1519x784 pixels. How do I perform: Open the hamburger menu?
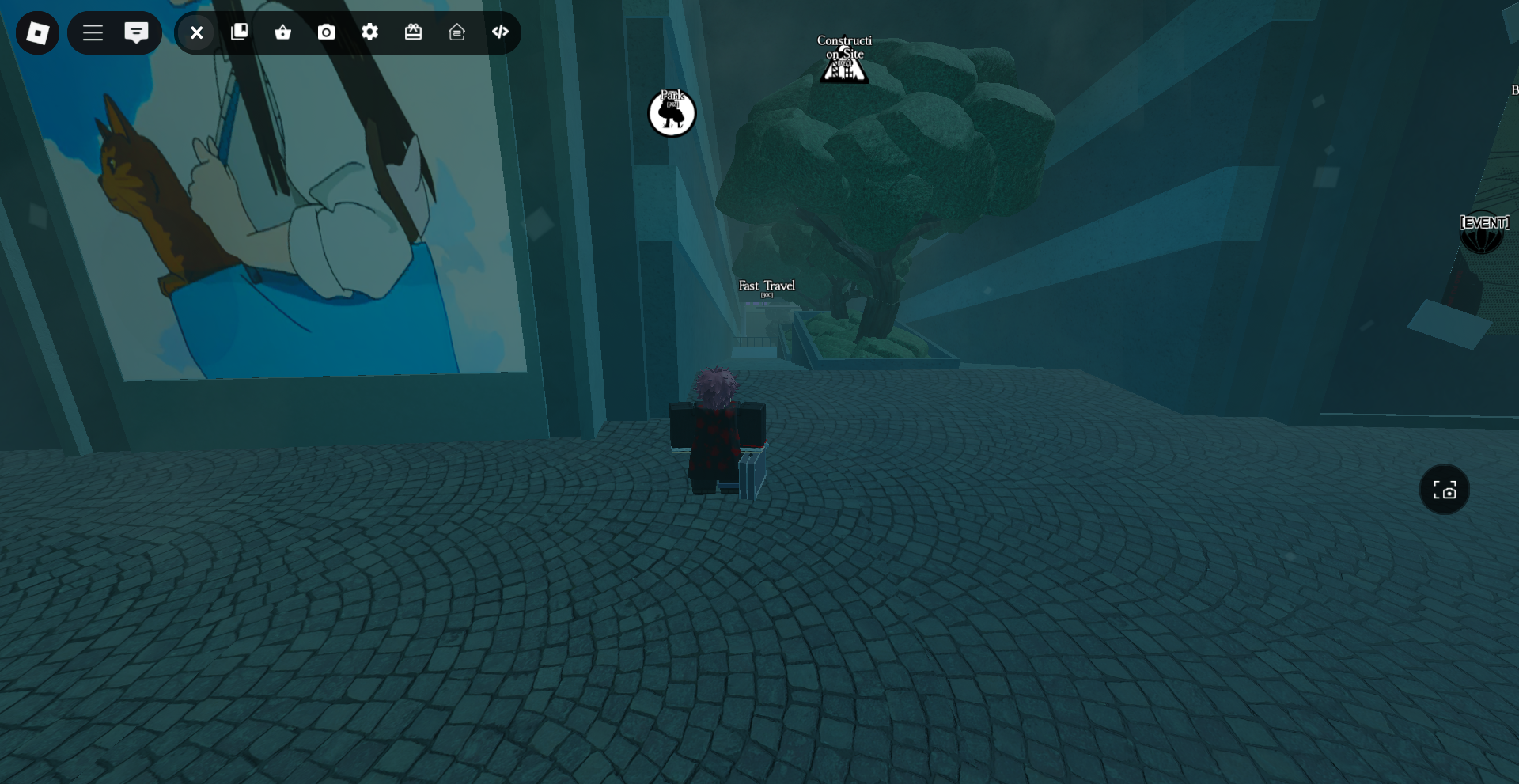click(x=93, y=32)
